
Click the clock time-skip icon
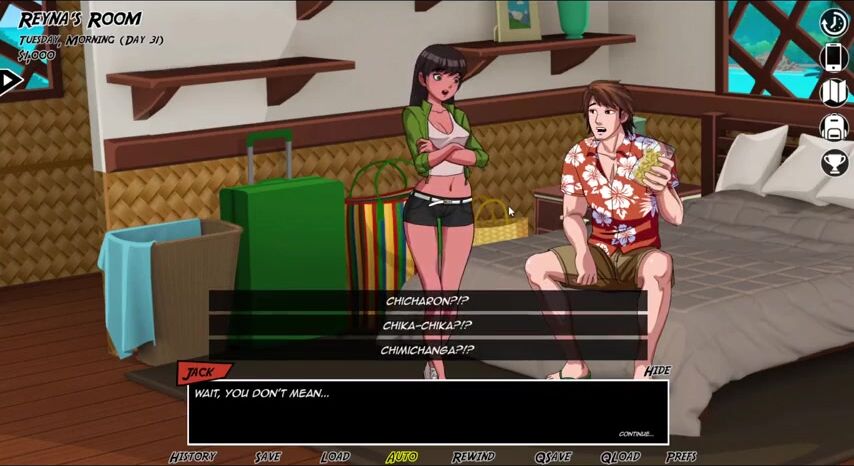click(x=834, y=22)
